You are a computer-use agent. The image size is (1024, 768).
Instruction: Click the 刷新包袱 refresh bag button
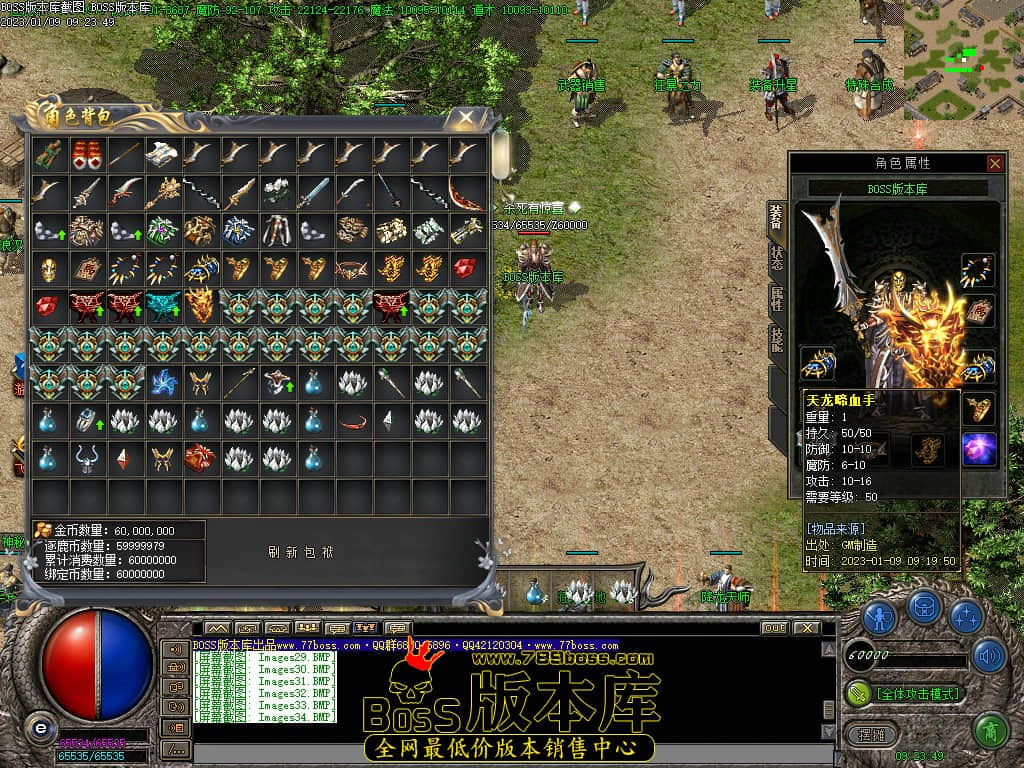click(x=300, y=552)
